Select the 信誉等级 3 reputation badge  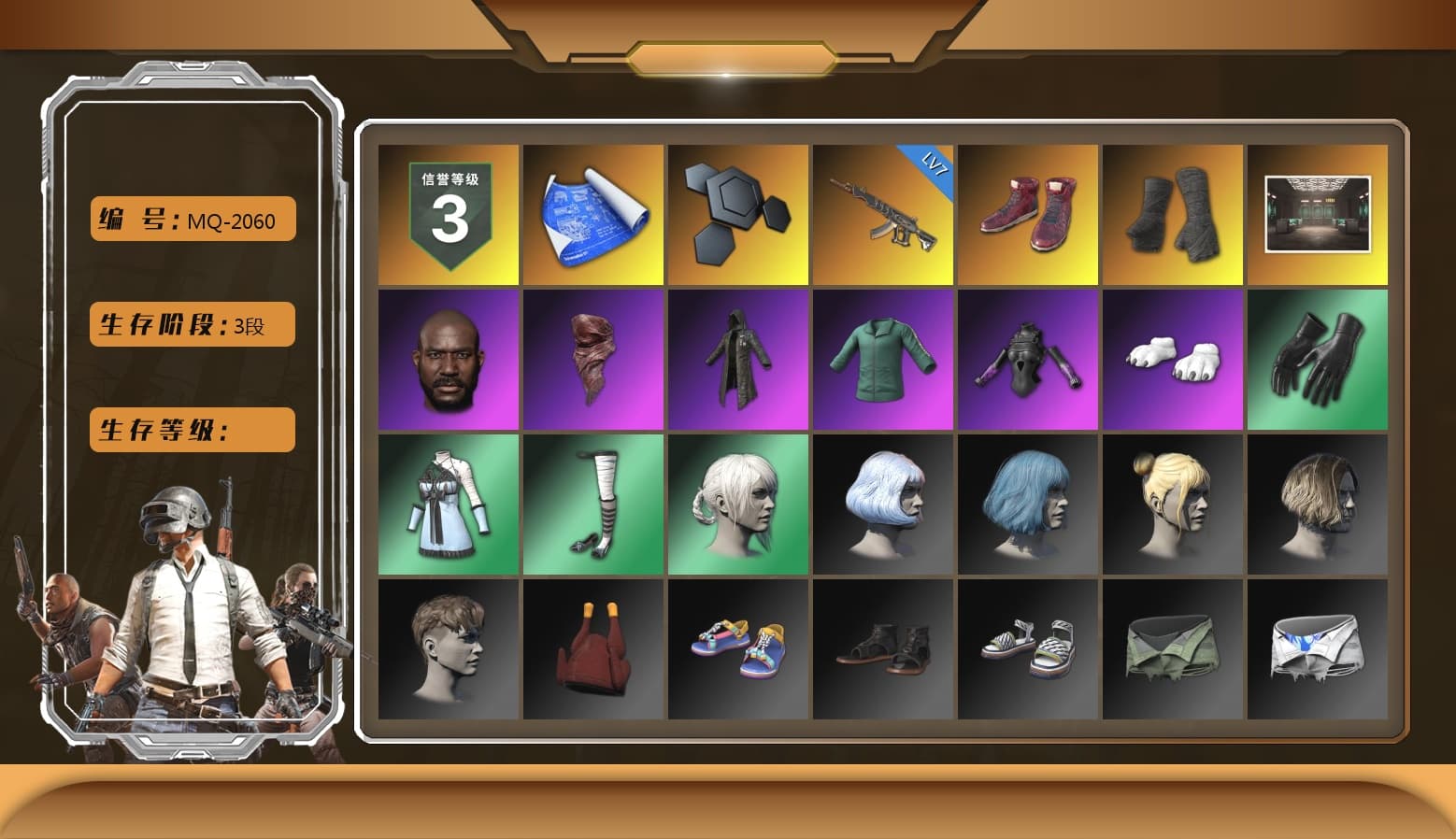(447, 213)
